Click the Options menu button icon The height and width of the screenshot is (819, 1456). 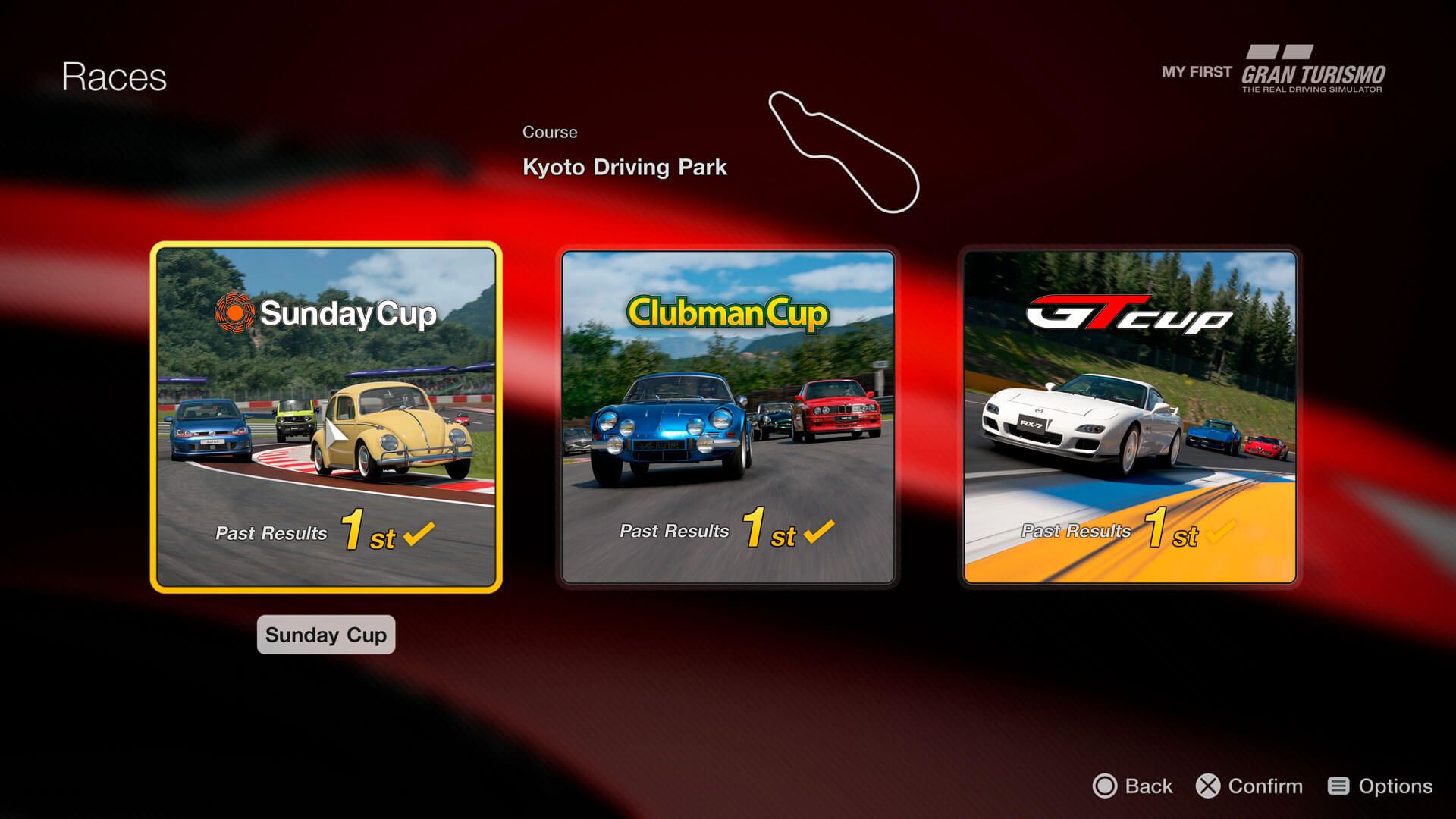[x=1338, y=786]
